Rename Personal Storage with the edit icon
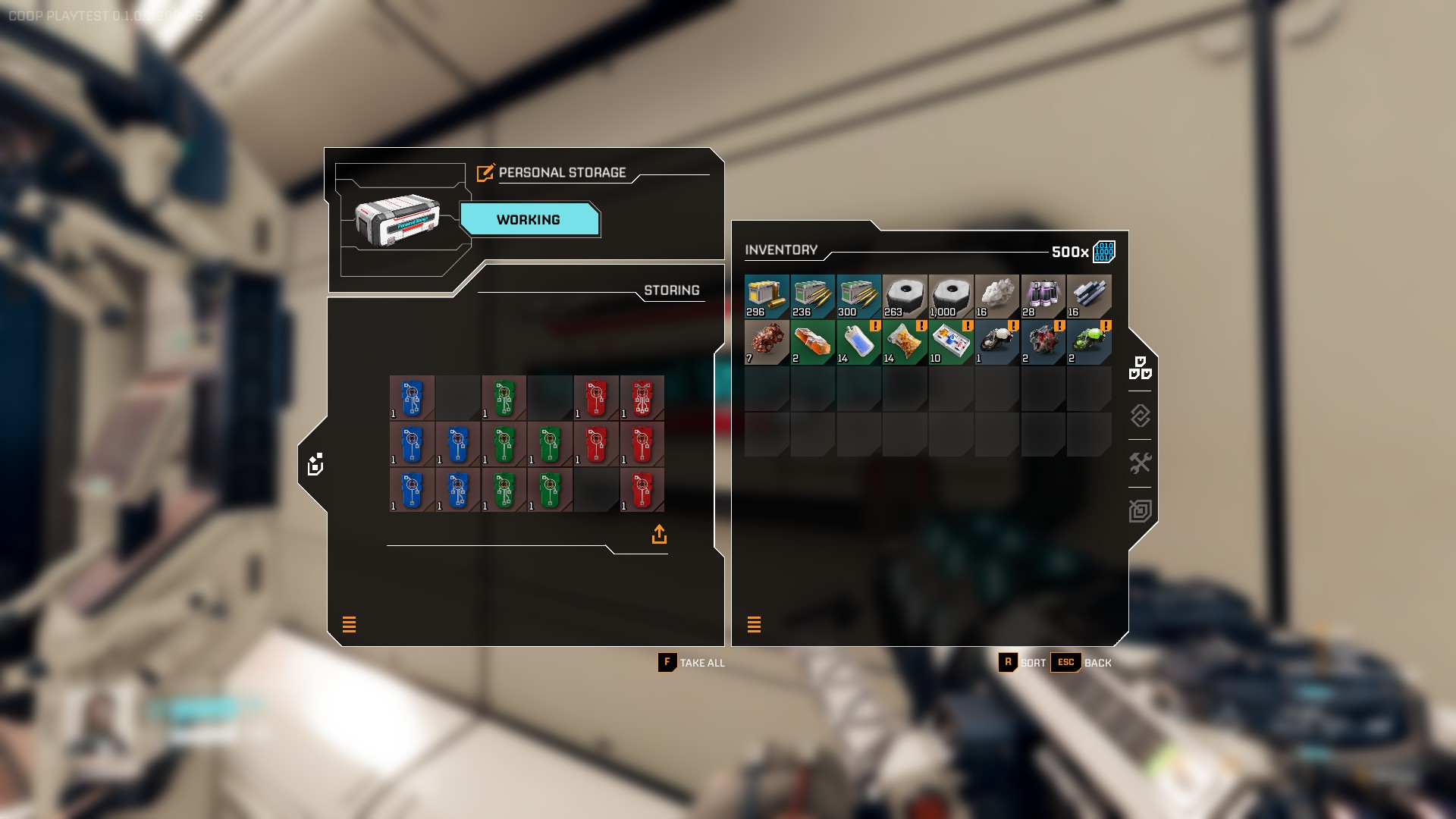 point(485,173)
